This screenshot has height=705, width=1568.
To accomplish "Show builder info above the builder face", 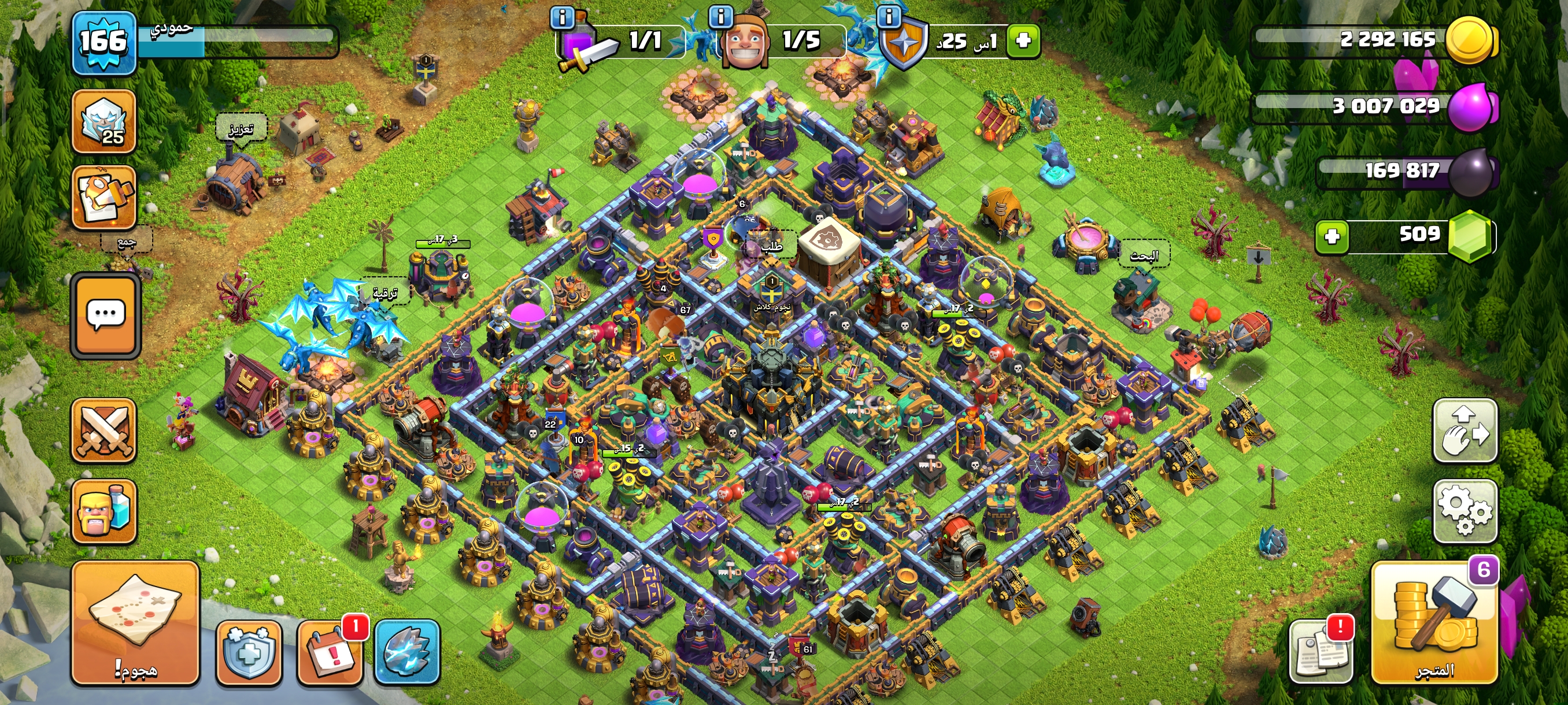I will click(x=721, y=16).
